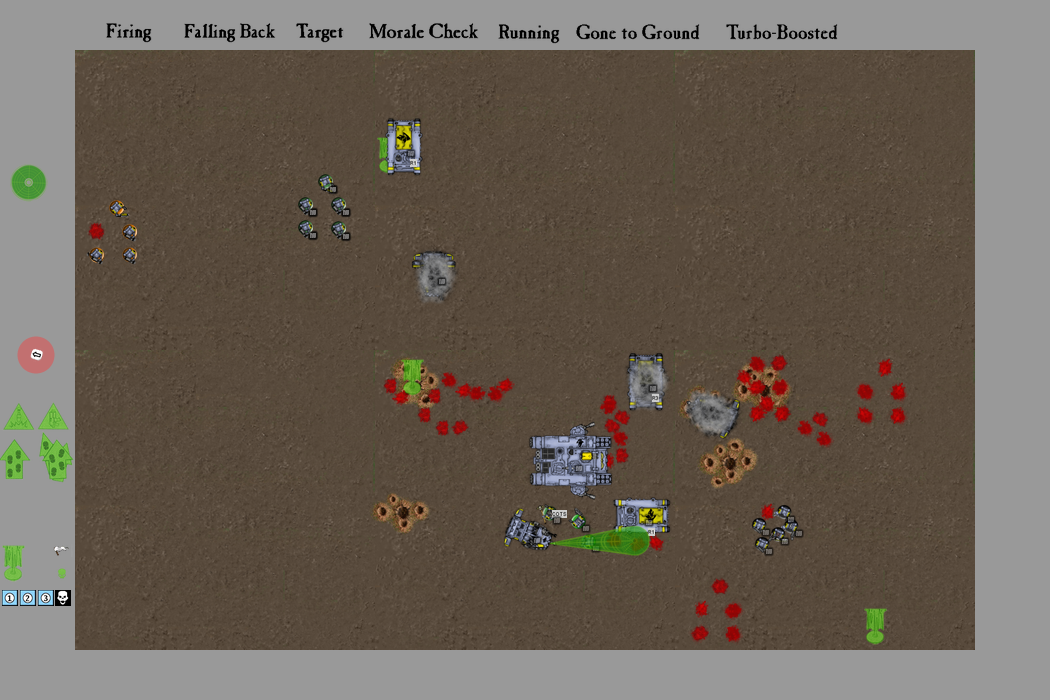Select the stacked green arrows marker

coord(56,457)
